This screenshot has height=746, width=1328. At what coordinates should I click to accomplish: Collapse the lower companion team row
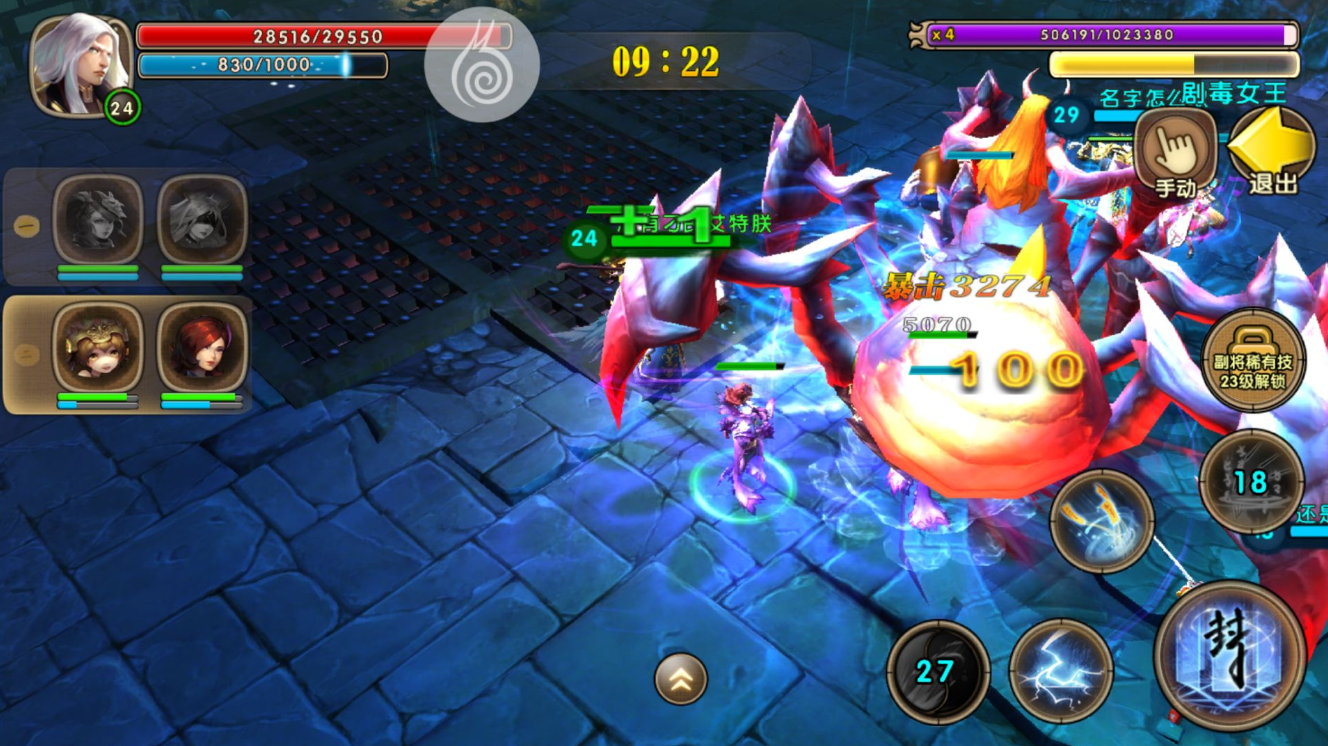pos(27,354)
